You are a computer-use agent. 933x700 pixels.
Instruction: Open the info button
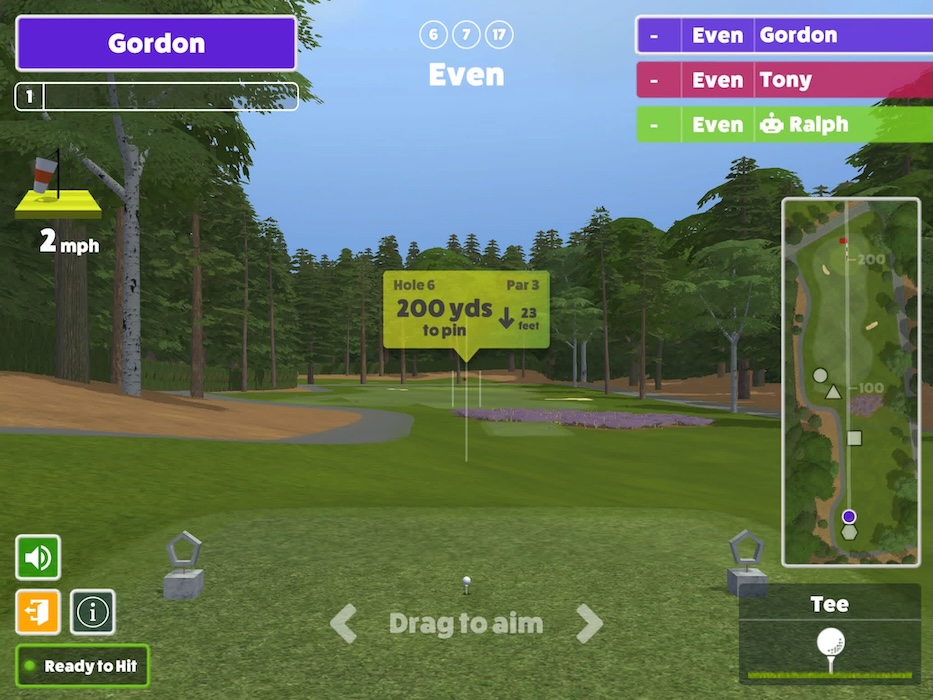(x=92, y=611)
